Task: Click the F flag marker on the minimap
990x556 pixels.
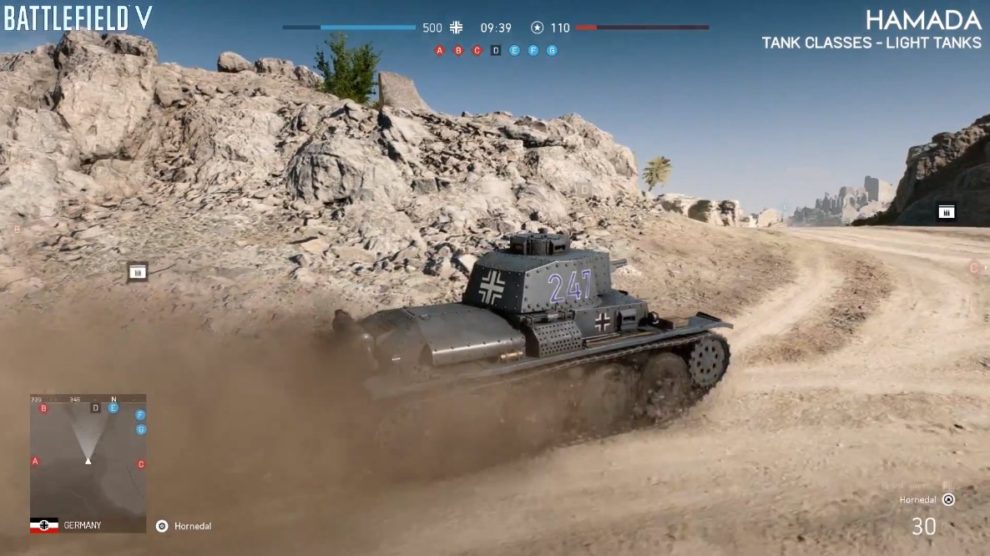Action: 140,414
